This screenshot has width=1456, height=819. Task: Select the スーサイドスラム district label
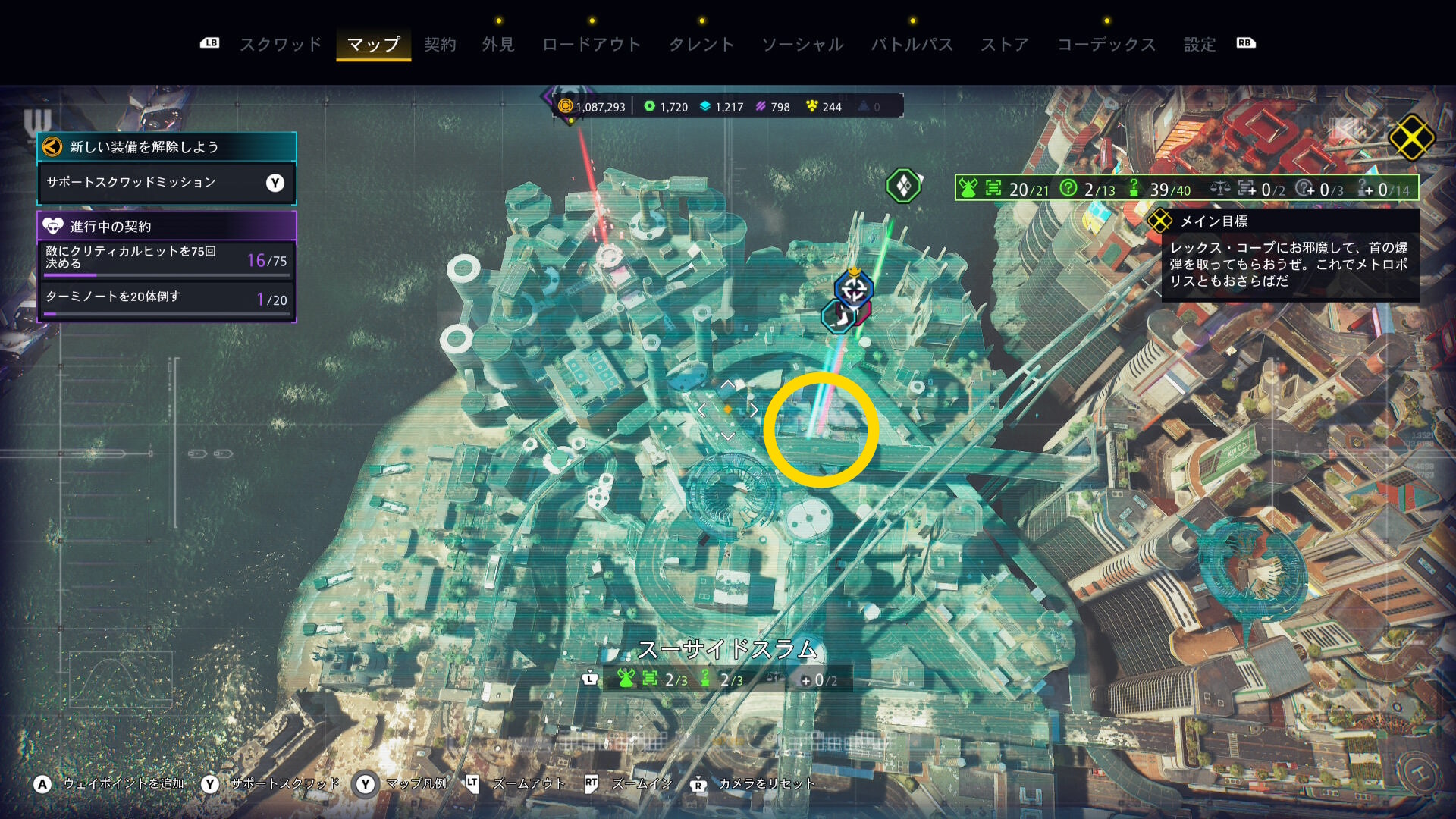[727, 650]
